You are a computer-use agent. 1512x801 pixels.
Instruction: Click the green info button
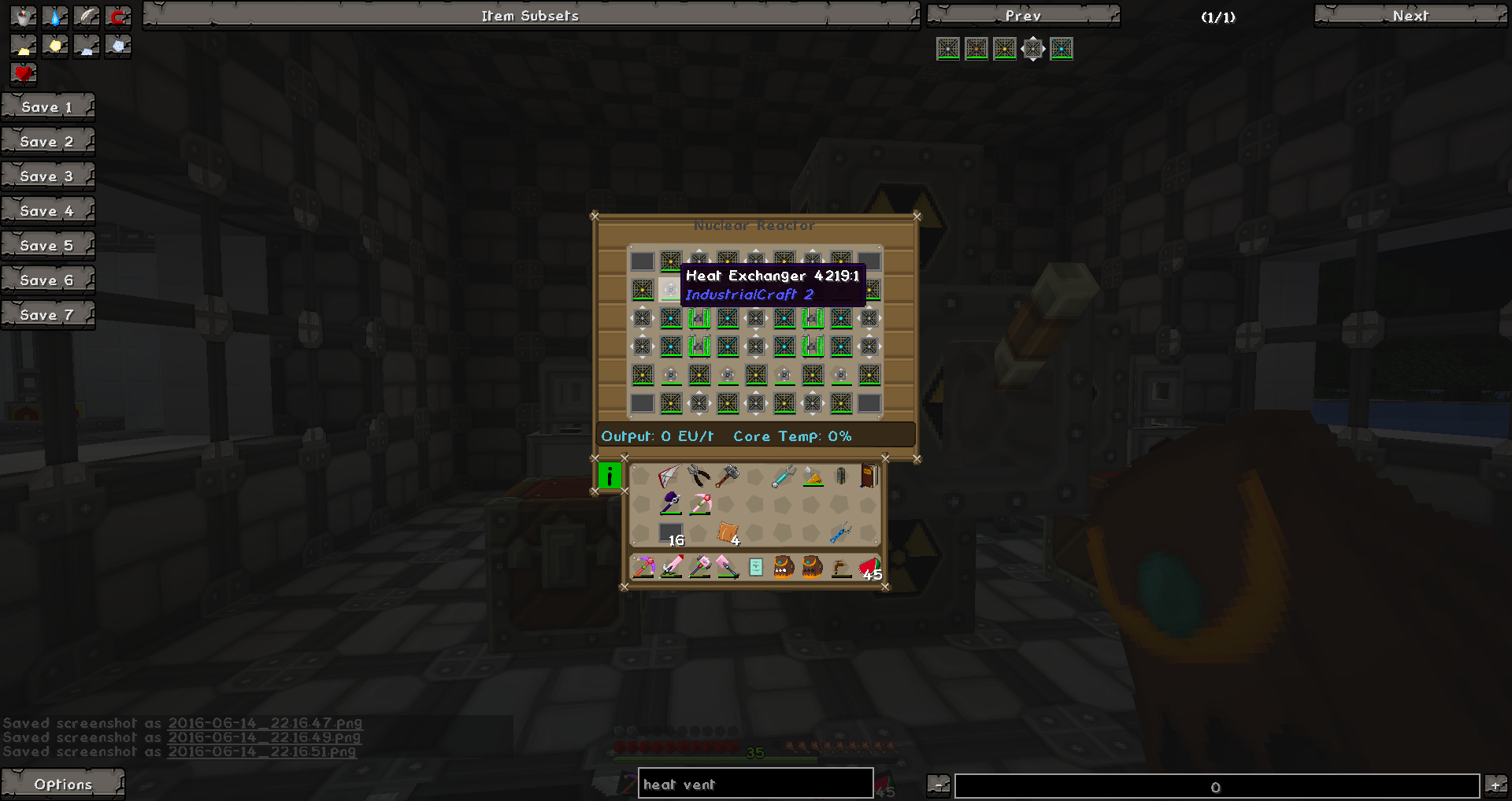click(610, 476)
